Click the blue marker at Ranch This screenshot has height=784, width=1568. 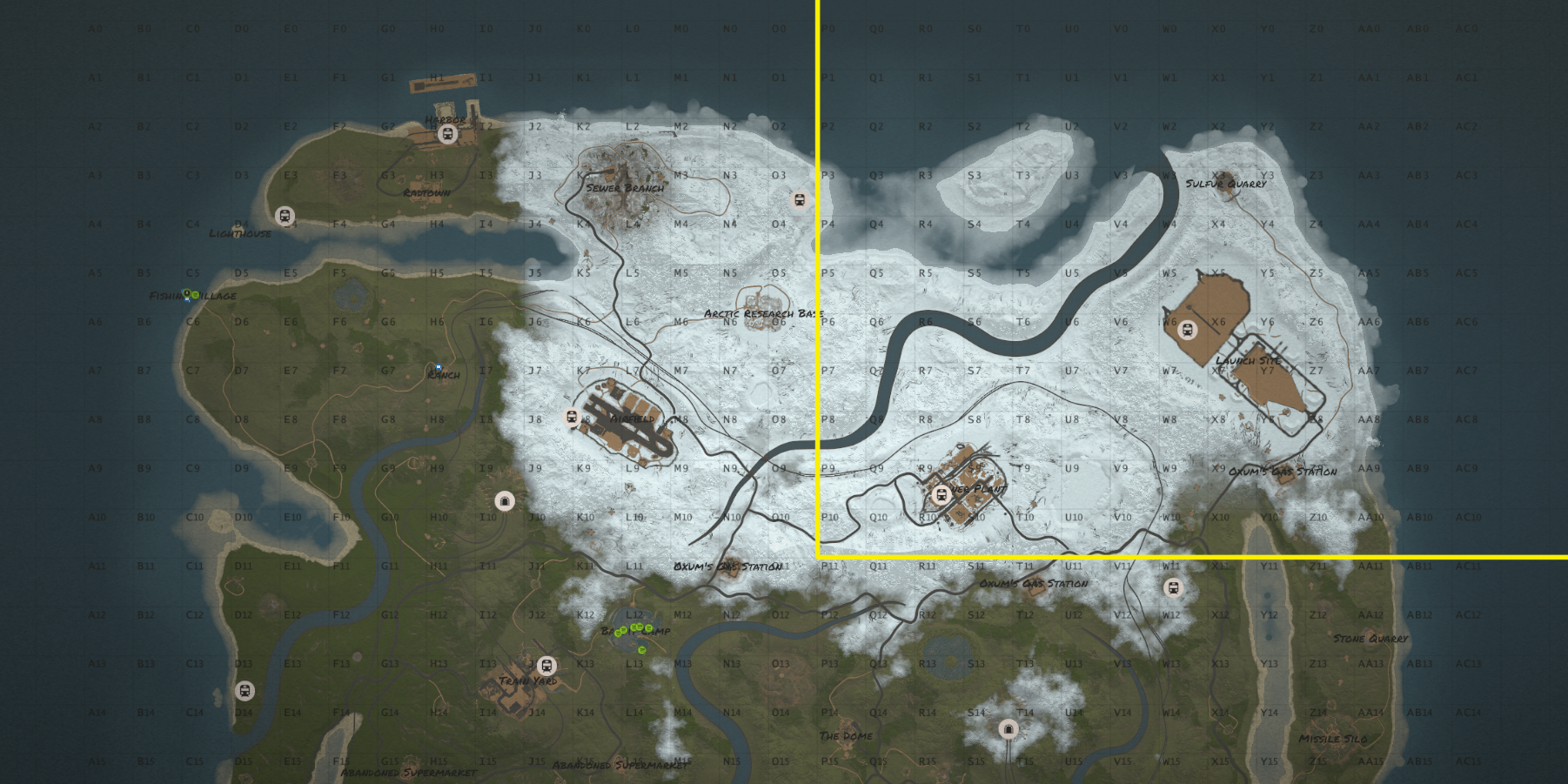(439, 368)
